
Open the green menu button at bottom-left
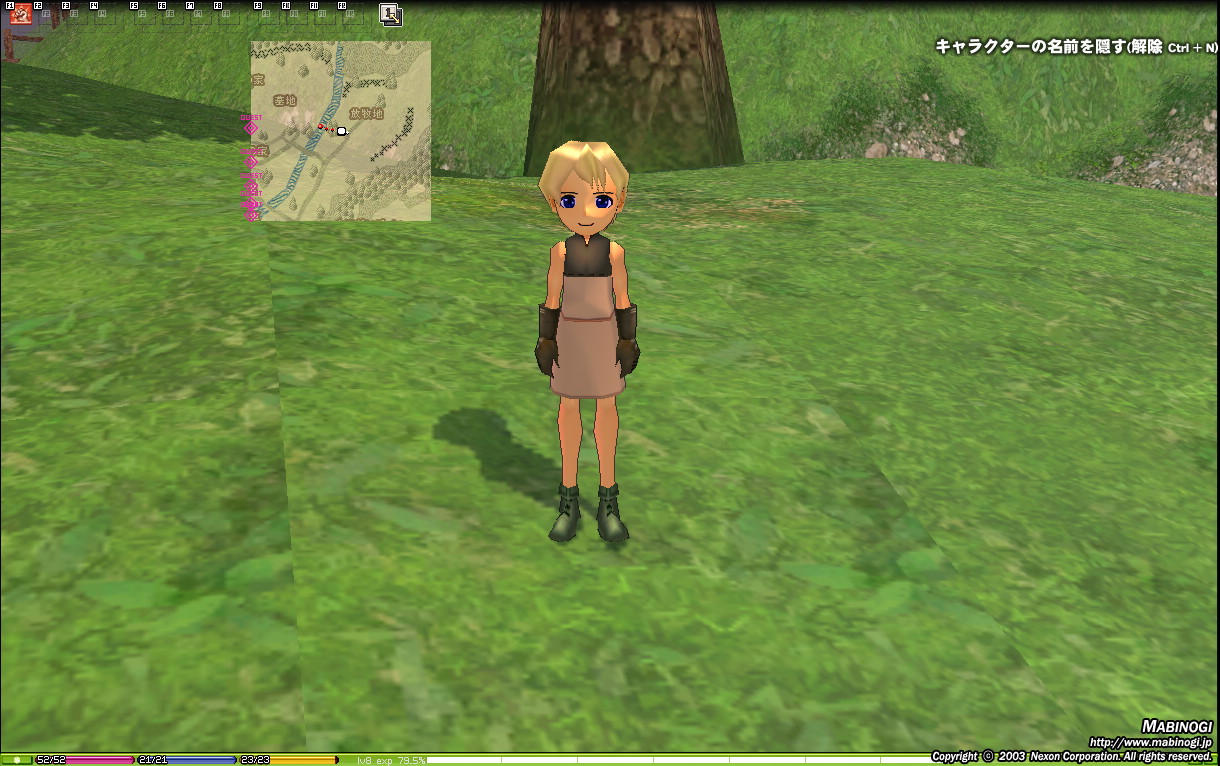point(16,760)
